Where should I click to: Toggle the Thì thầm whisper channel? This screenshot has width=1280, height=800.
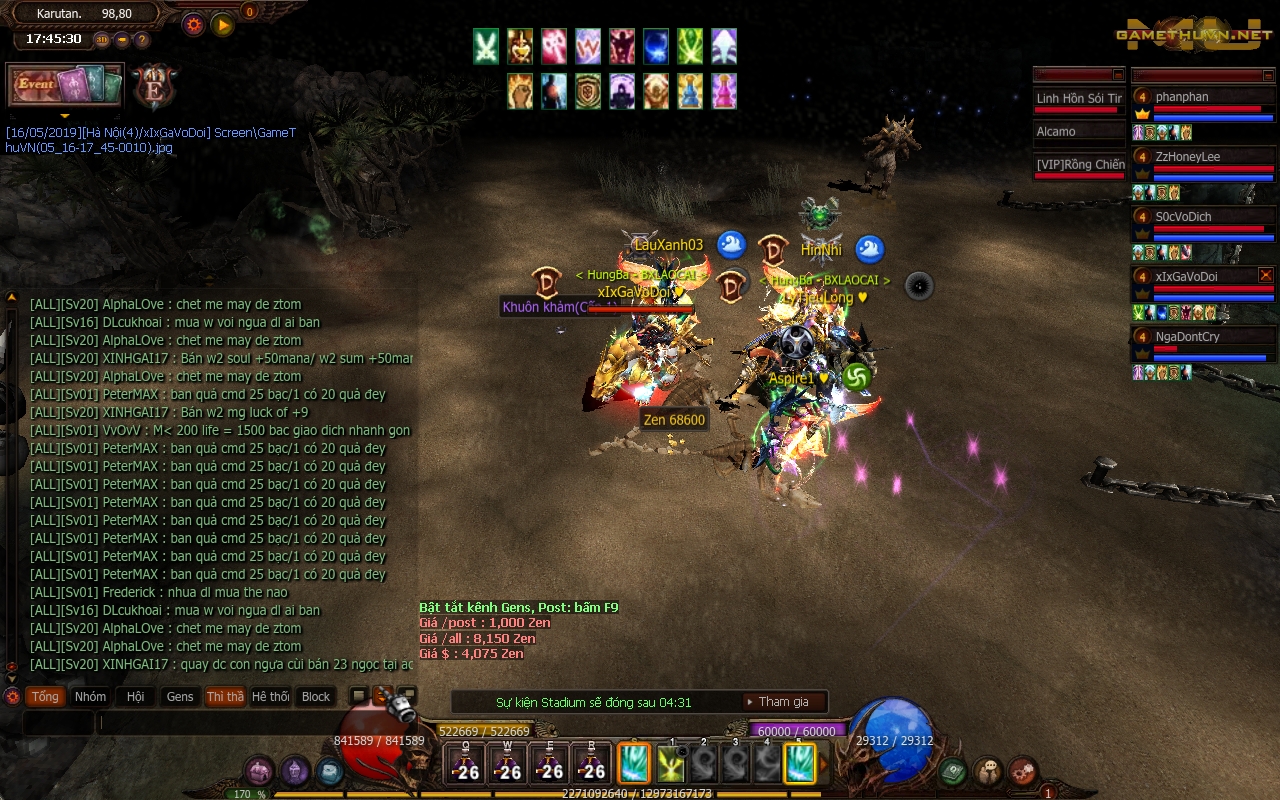tap(226, 697)
